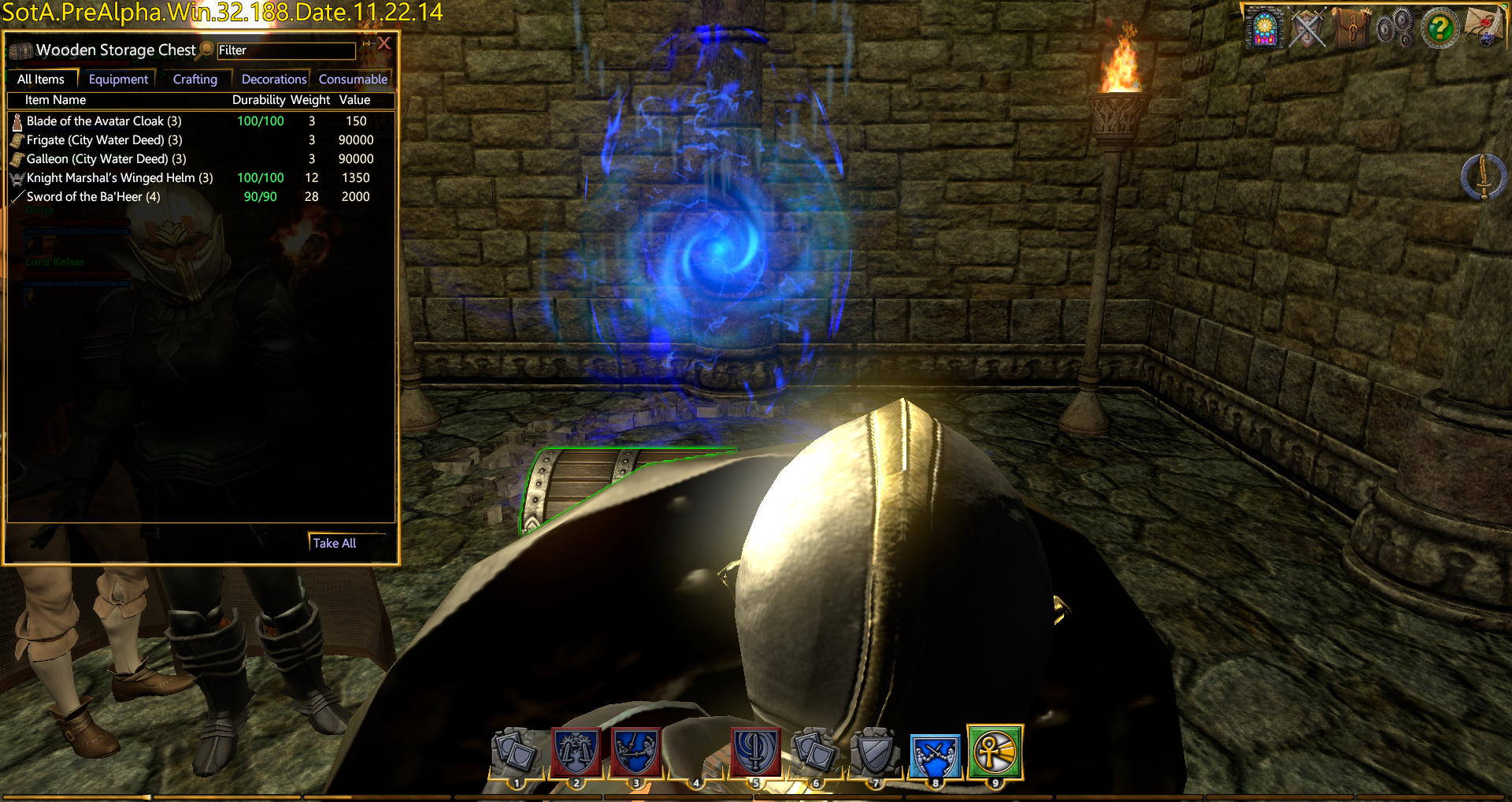Screen dimensions: 1512x802
Task: Select the Sword of the Ba'Heer row
Action: [93, 197]
